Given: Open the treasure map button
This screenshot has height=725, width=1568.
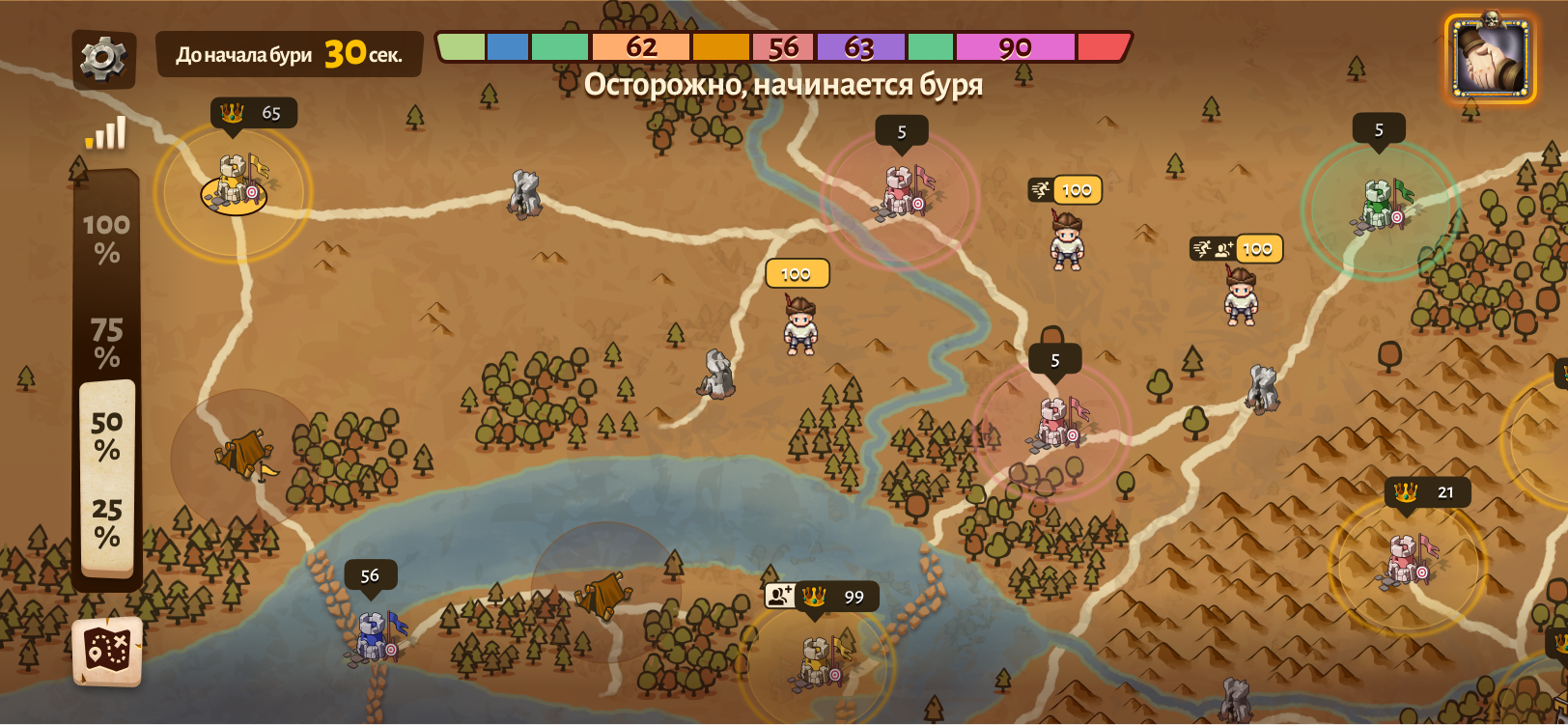Looking at the screenshot, I should click(x=107, y=652).
